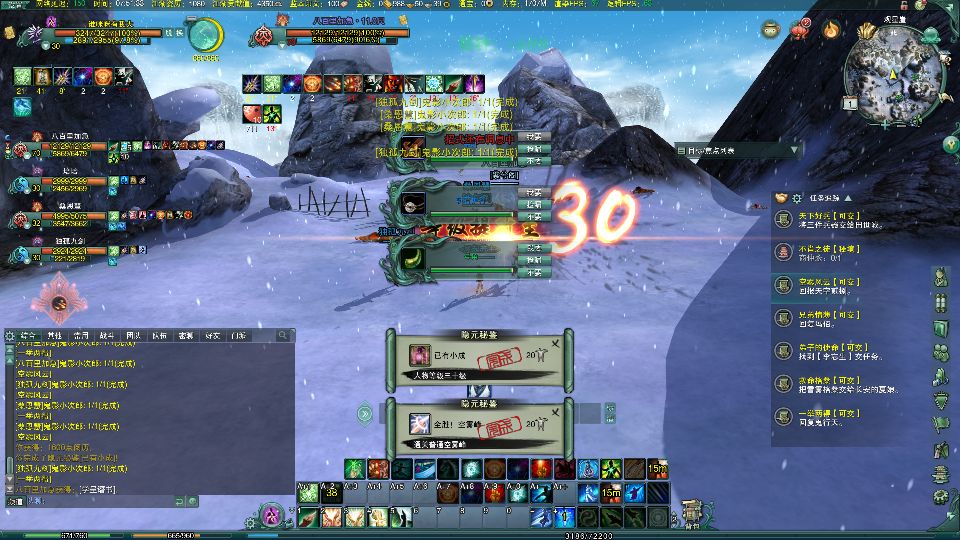Use the skill showing 15m cooldown, top row
Screen dimensions: 960x540
657,468
